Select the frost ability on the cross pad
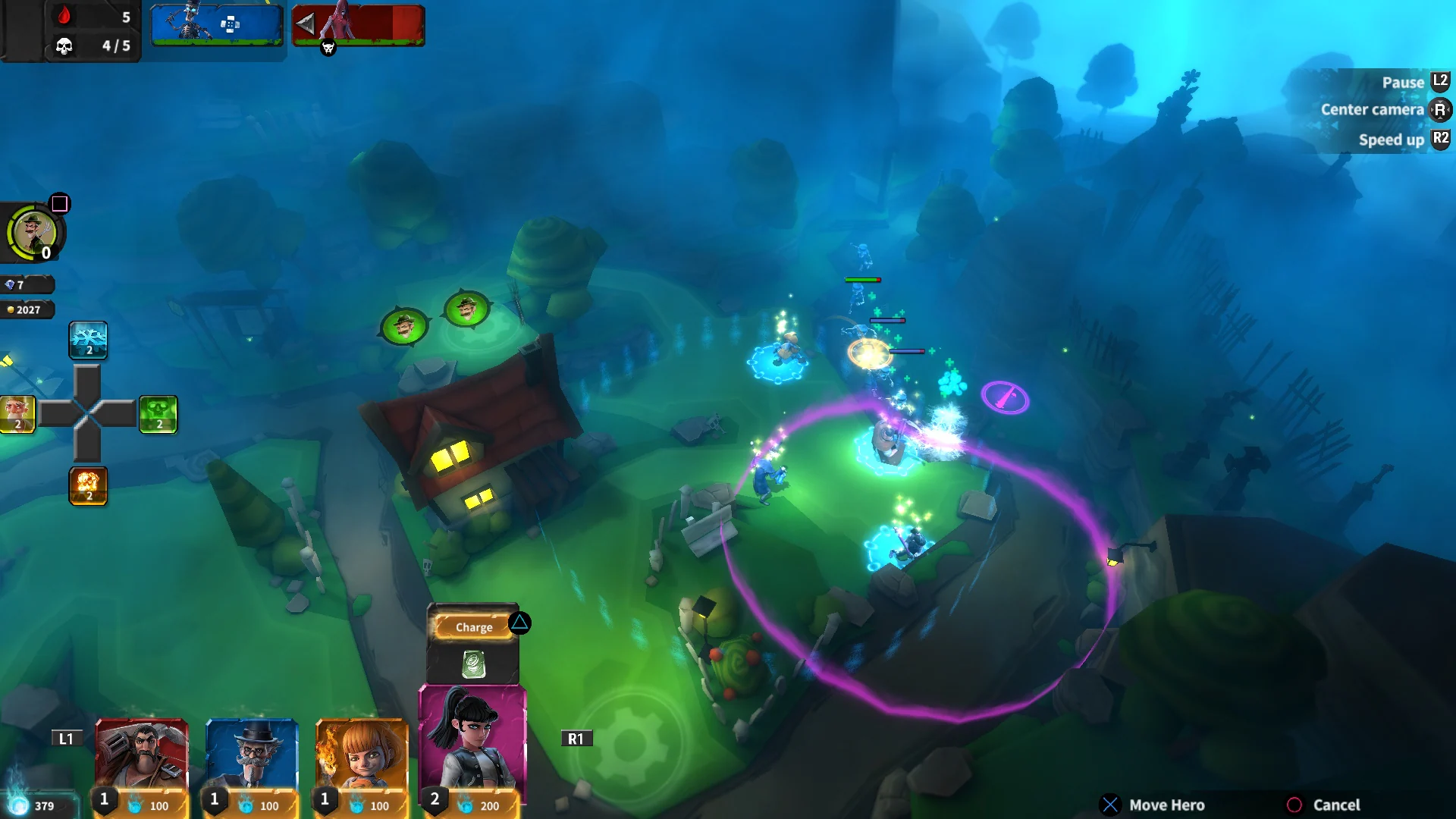 [89, 341]
